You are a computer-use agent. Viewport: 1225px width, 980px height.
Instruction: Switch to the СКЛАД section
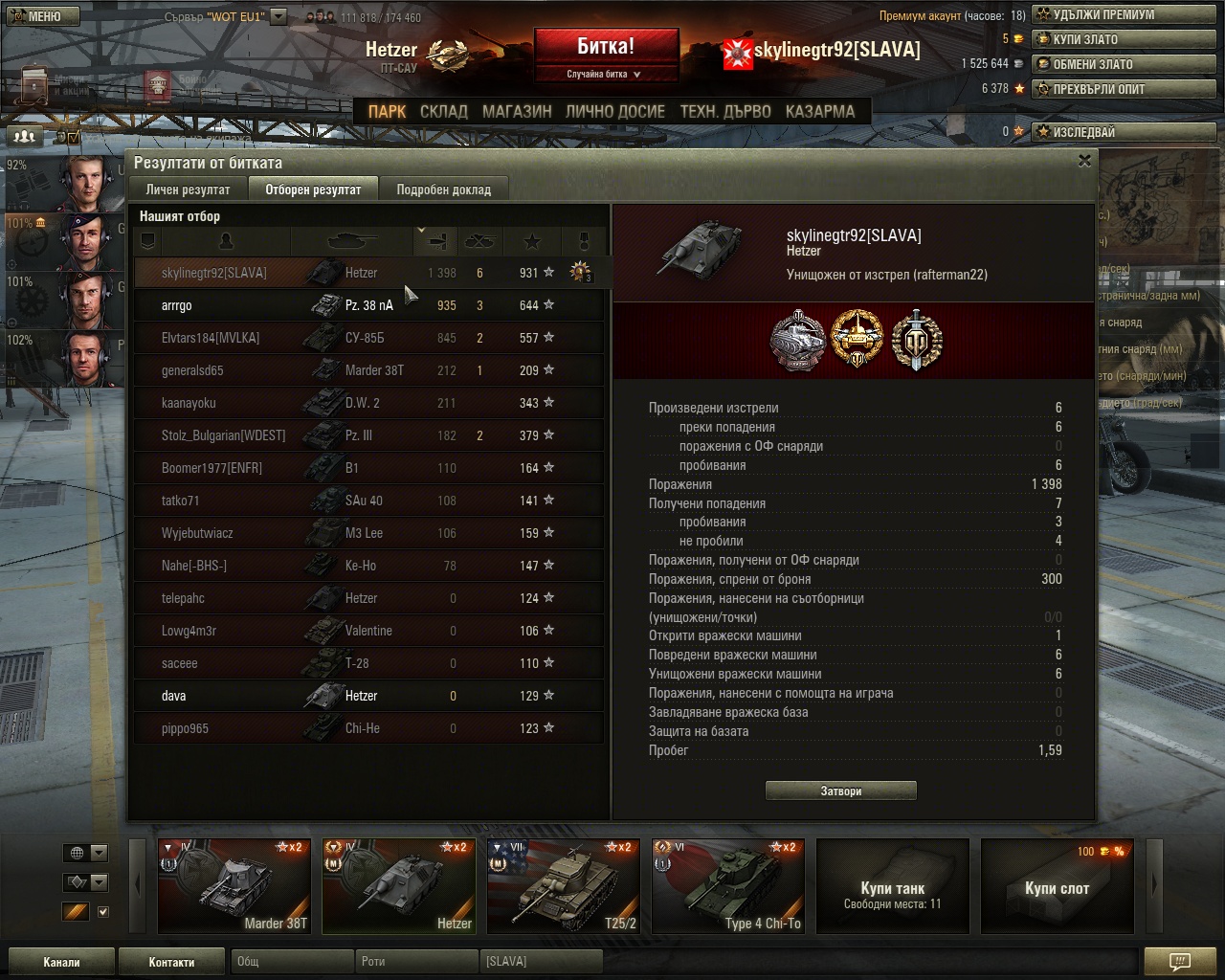443,111
